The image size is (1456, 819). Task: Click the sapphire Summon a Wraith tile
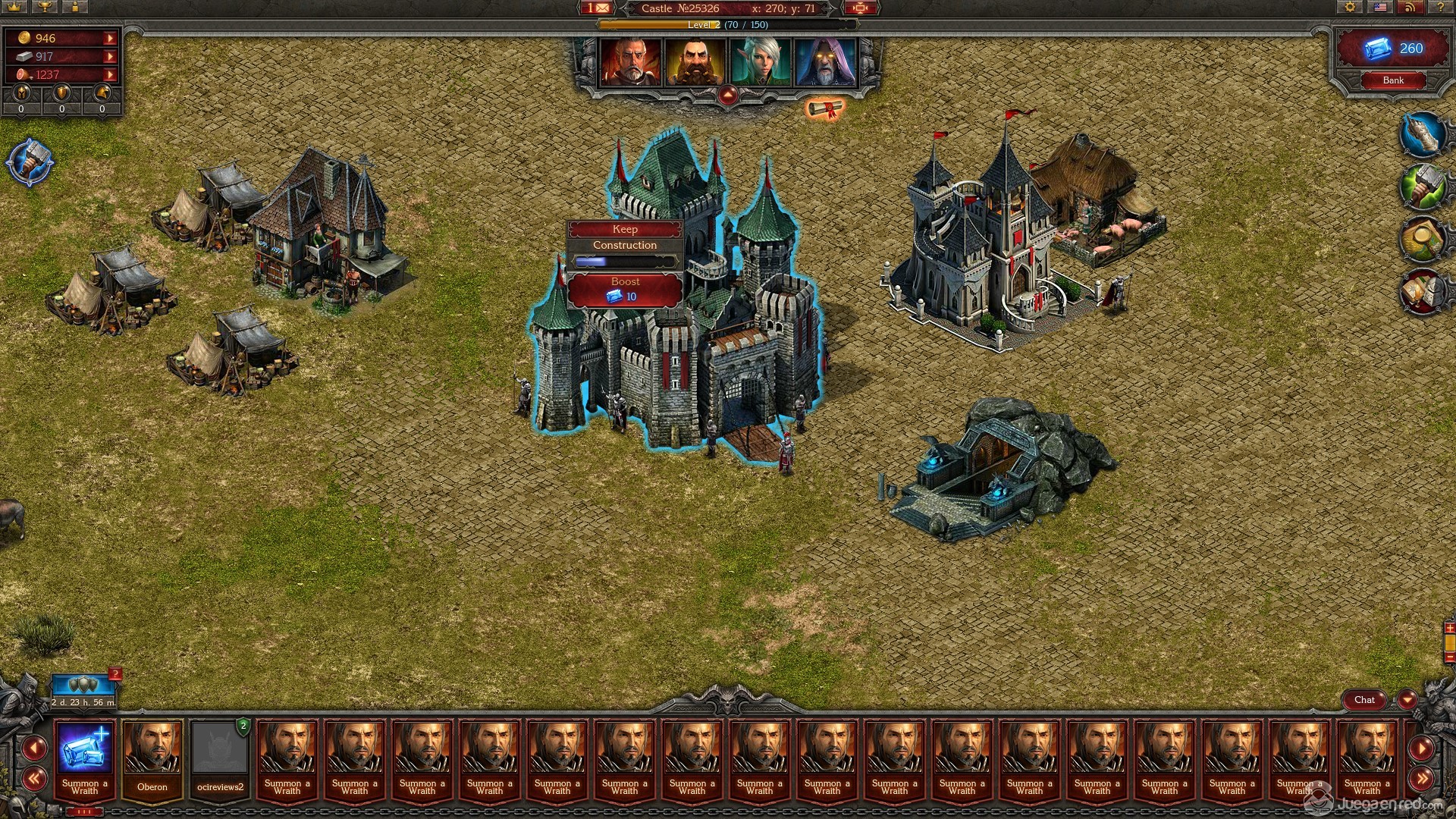click(x=85, y=758)
